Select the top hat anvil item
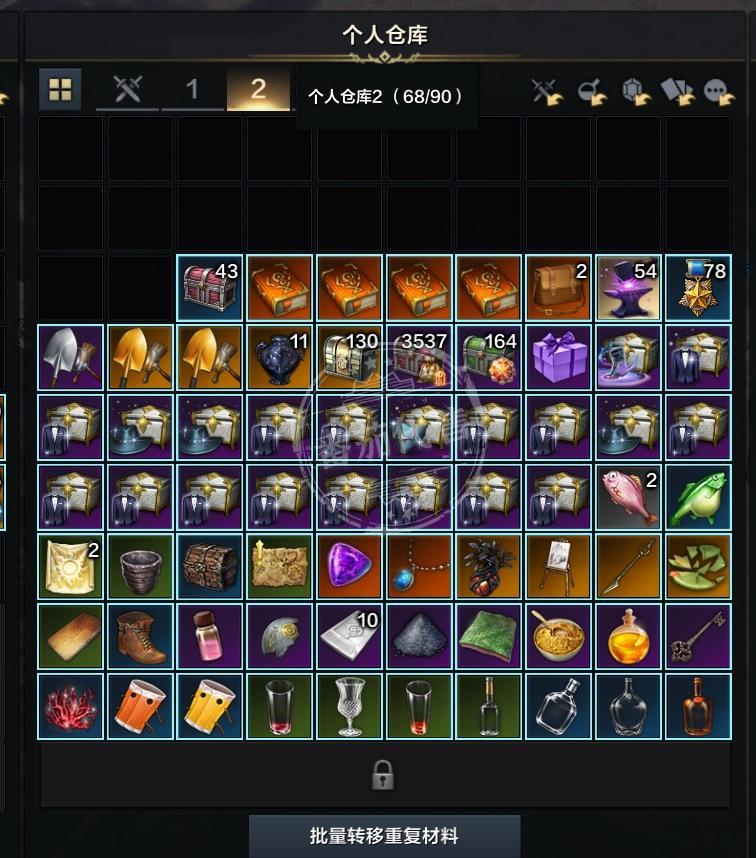Image resolution: width=756 pixels, height=858 pixels. (629, 288)
